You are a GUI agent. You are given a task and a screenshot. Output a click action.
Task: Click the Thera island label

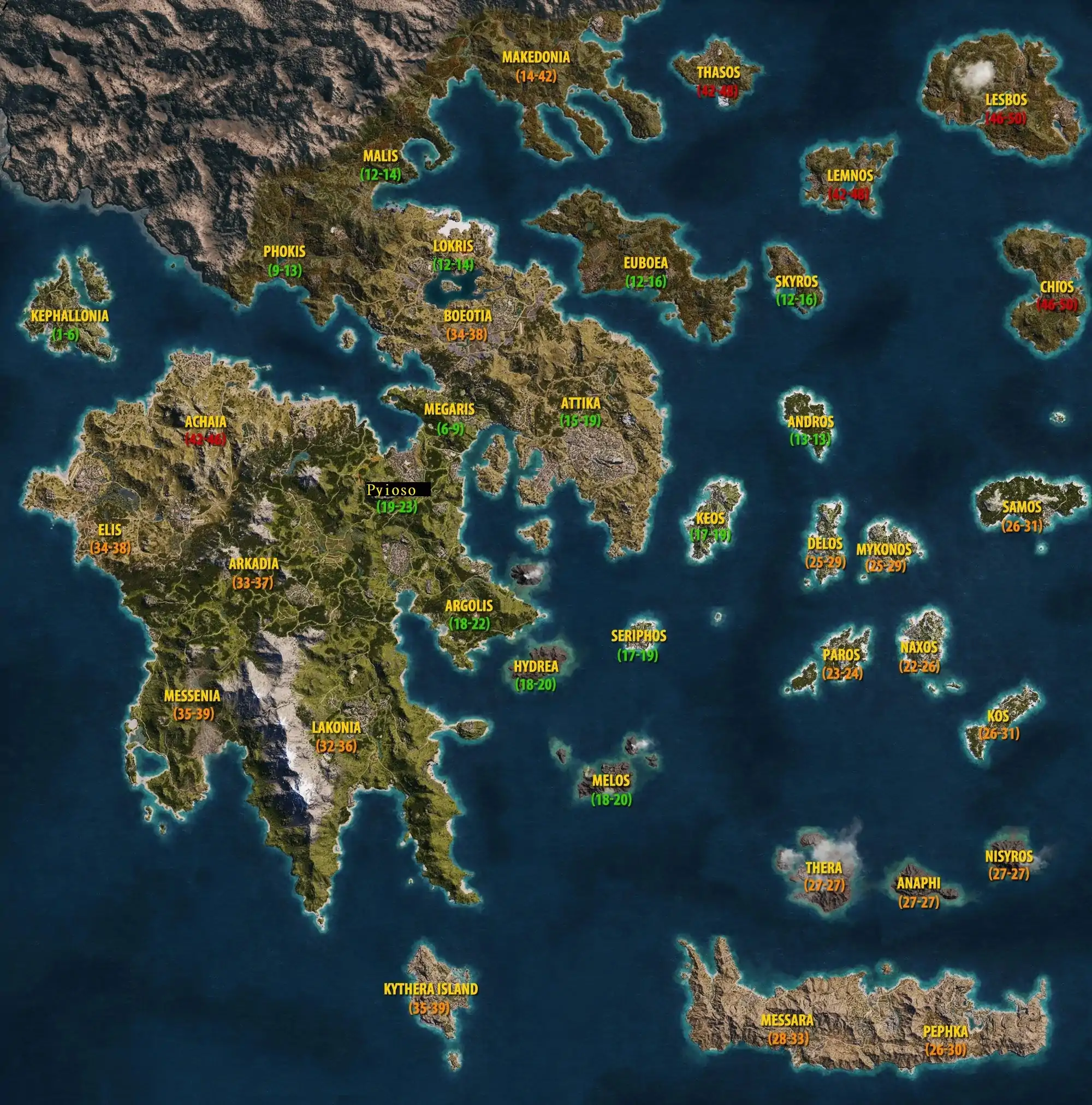click(823, 868)
